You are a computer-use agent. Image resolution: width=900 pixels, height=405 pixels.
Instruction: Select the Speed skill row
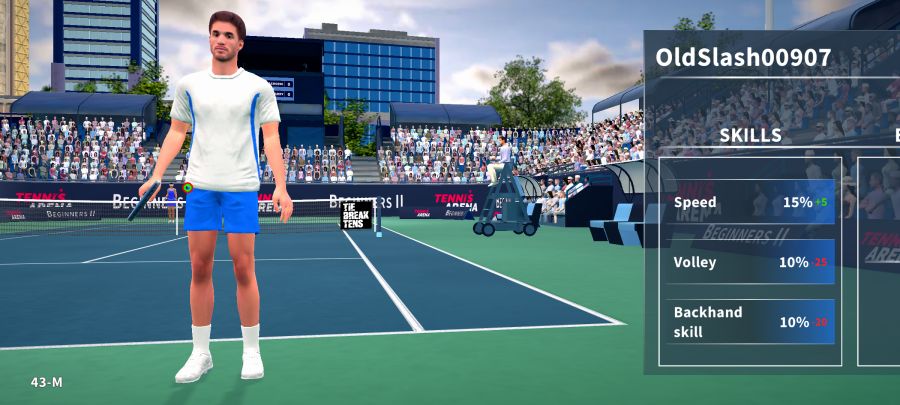coord(750,202)
